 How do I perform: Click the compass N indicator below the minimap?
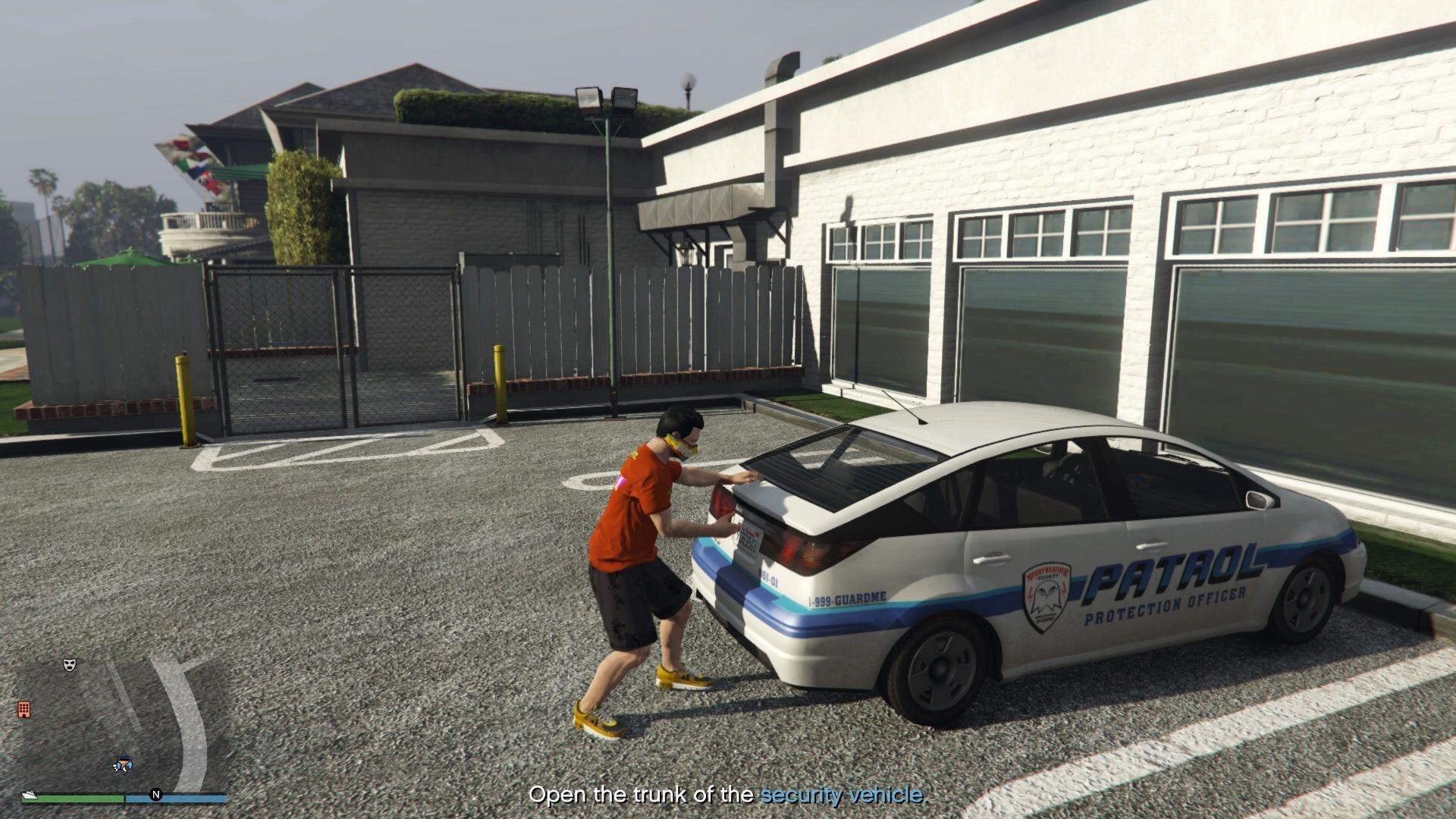tap(156, 795)
